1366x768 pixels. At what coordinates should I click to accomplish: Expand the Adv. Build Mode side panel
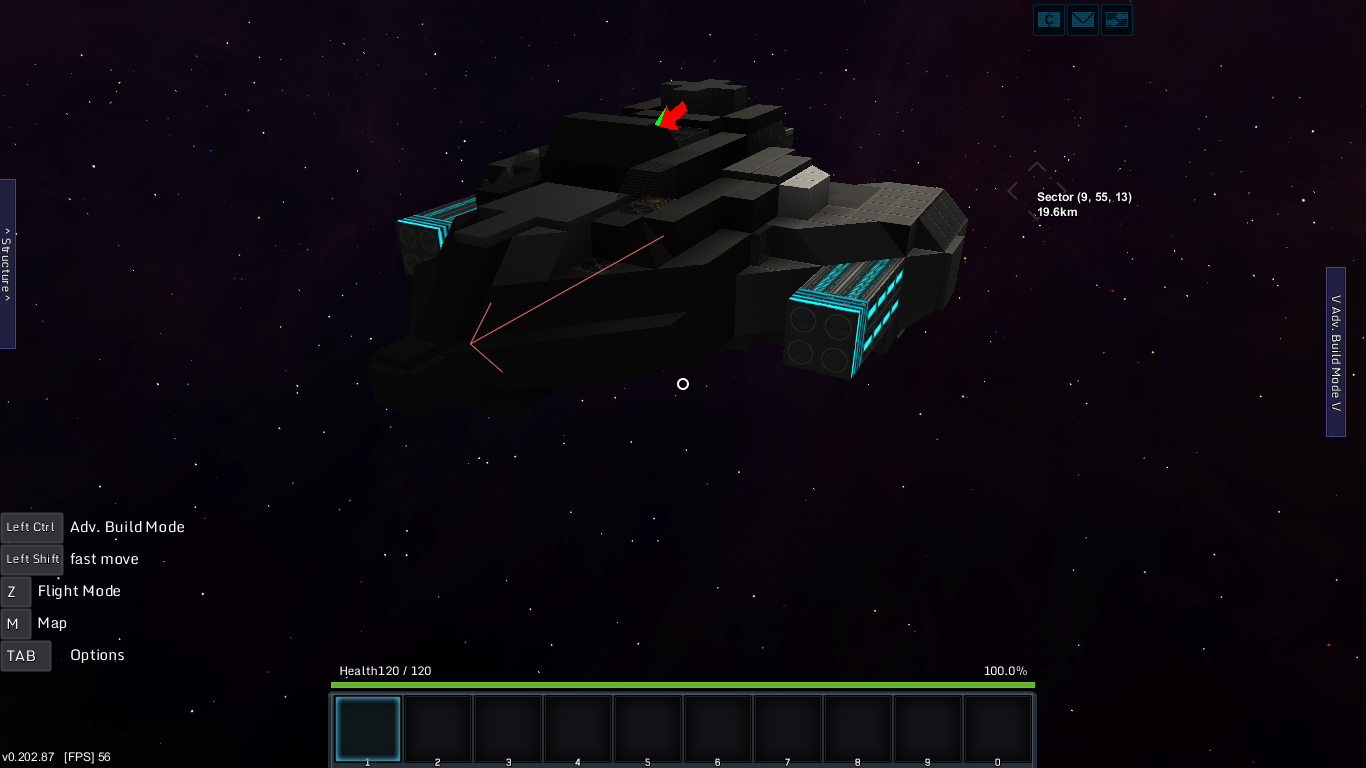click(x=1336, y=352)
